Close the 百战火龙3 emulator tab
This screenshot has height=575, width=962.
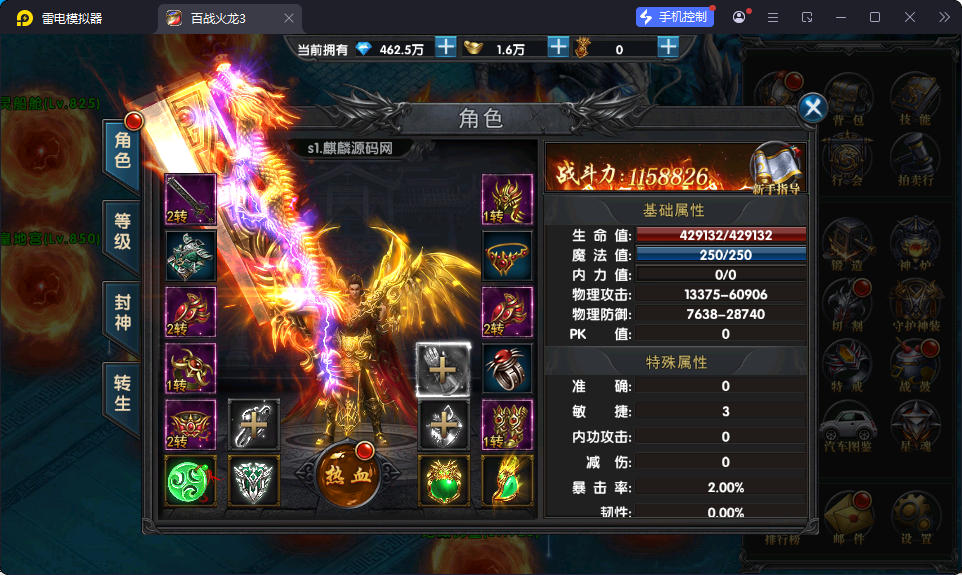[289, 18]
